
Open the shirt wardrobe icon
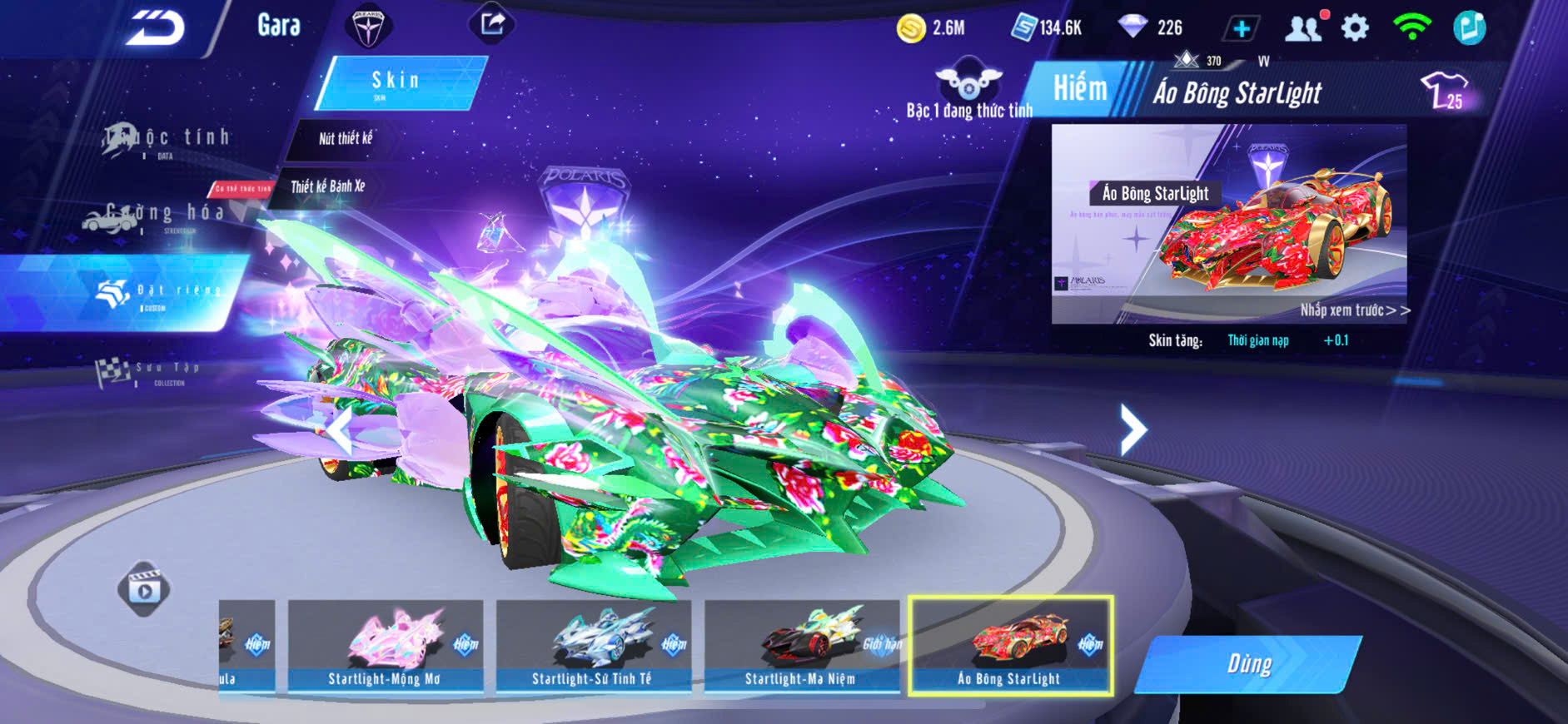[x=1445, y=90]
